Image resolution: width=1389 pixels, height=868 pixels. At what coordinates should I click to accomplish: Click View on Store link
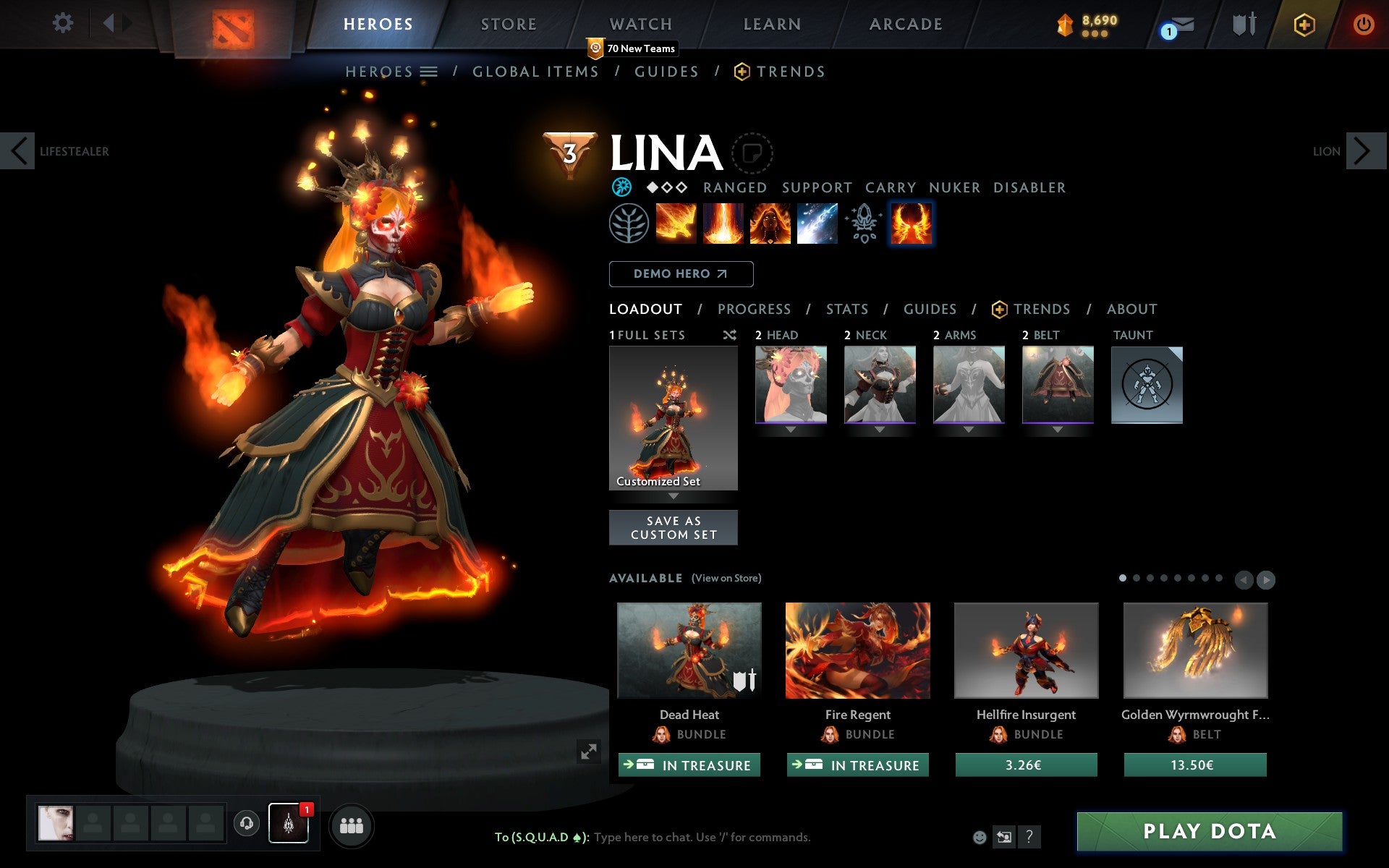point(726,578)
